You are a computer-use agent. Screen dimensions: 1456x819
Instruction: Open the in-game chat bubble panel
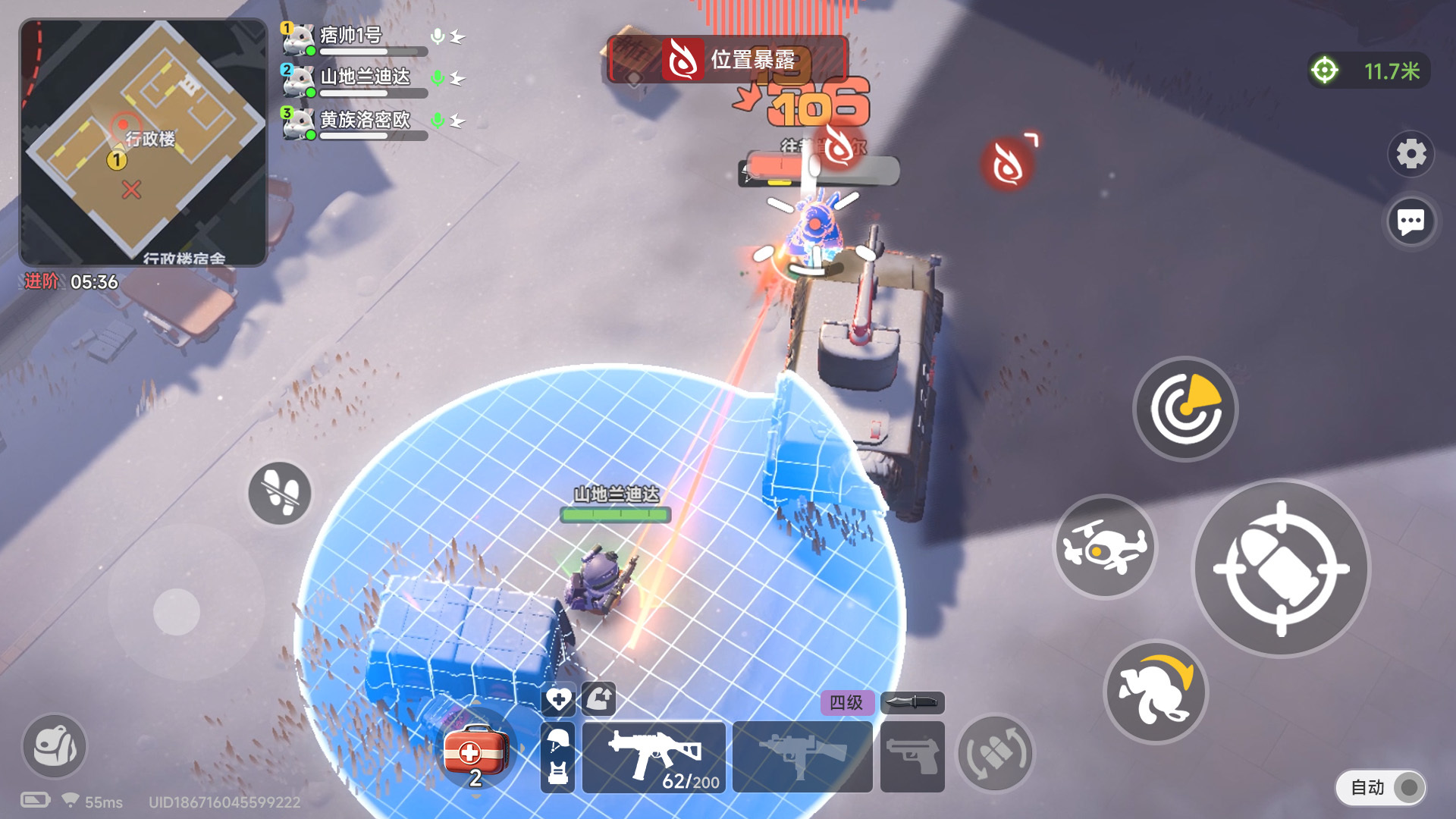click(x=1410, y=221)
